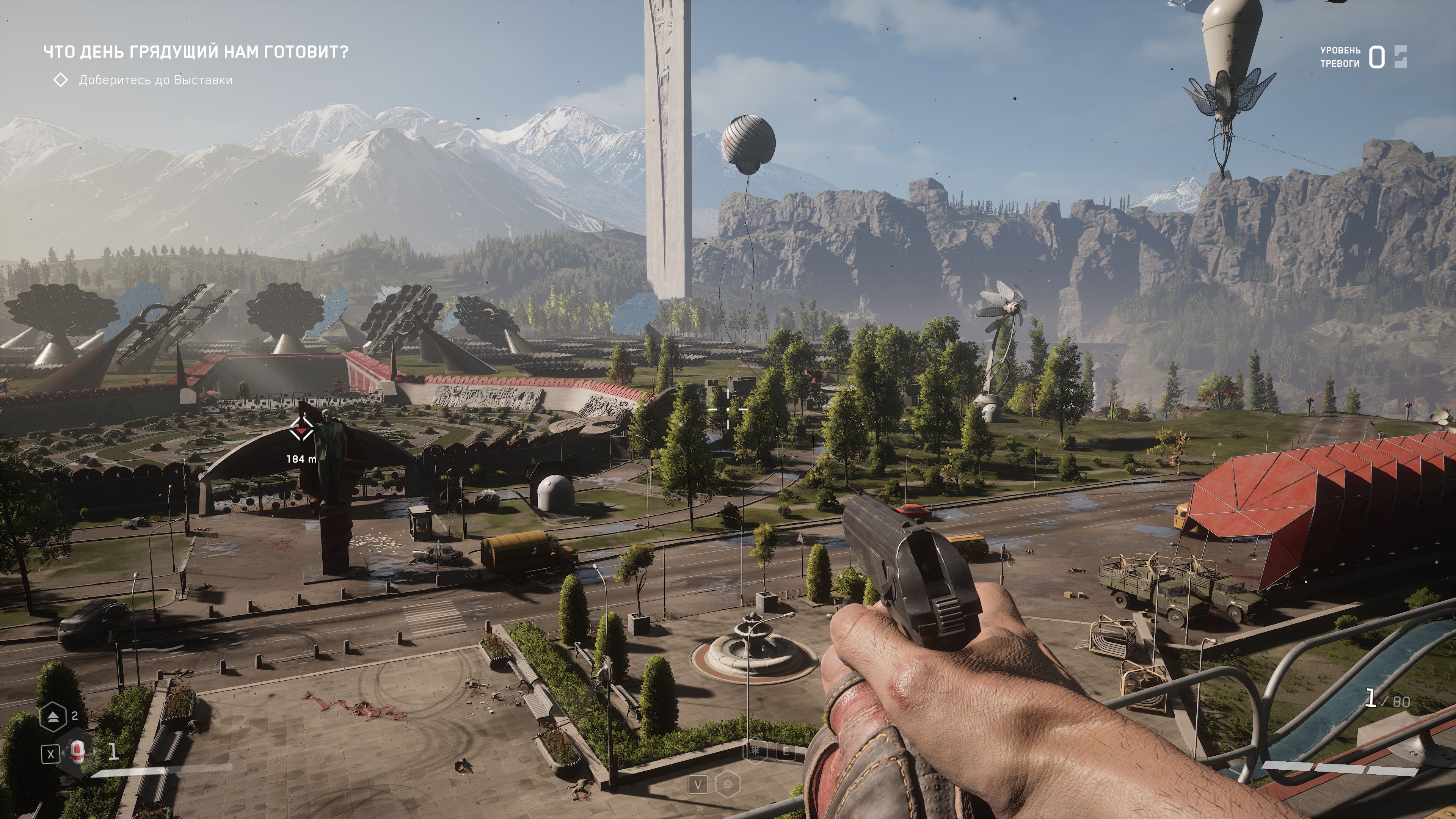Click the alarm level indicator icon
The width and height of the screenshot is (1456, 819).
(1400, 57)
